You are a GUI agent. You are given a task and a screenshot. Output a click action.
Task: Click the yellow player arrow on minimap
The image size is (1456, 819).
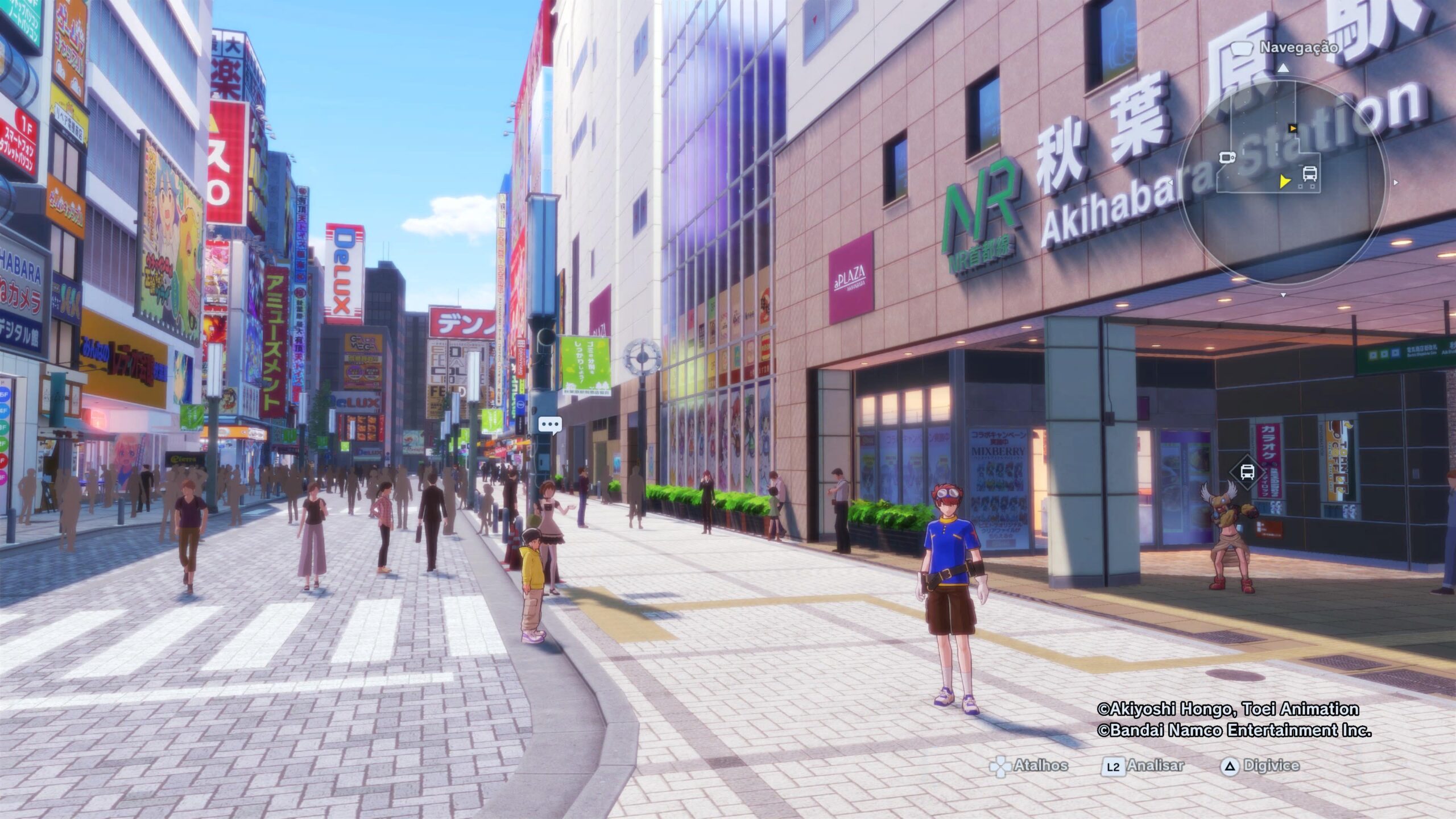(x=1284, y=181)
